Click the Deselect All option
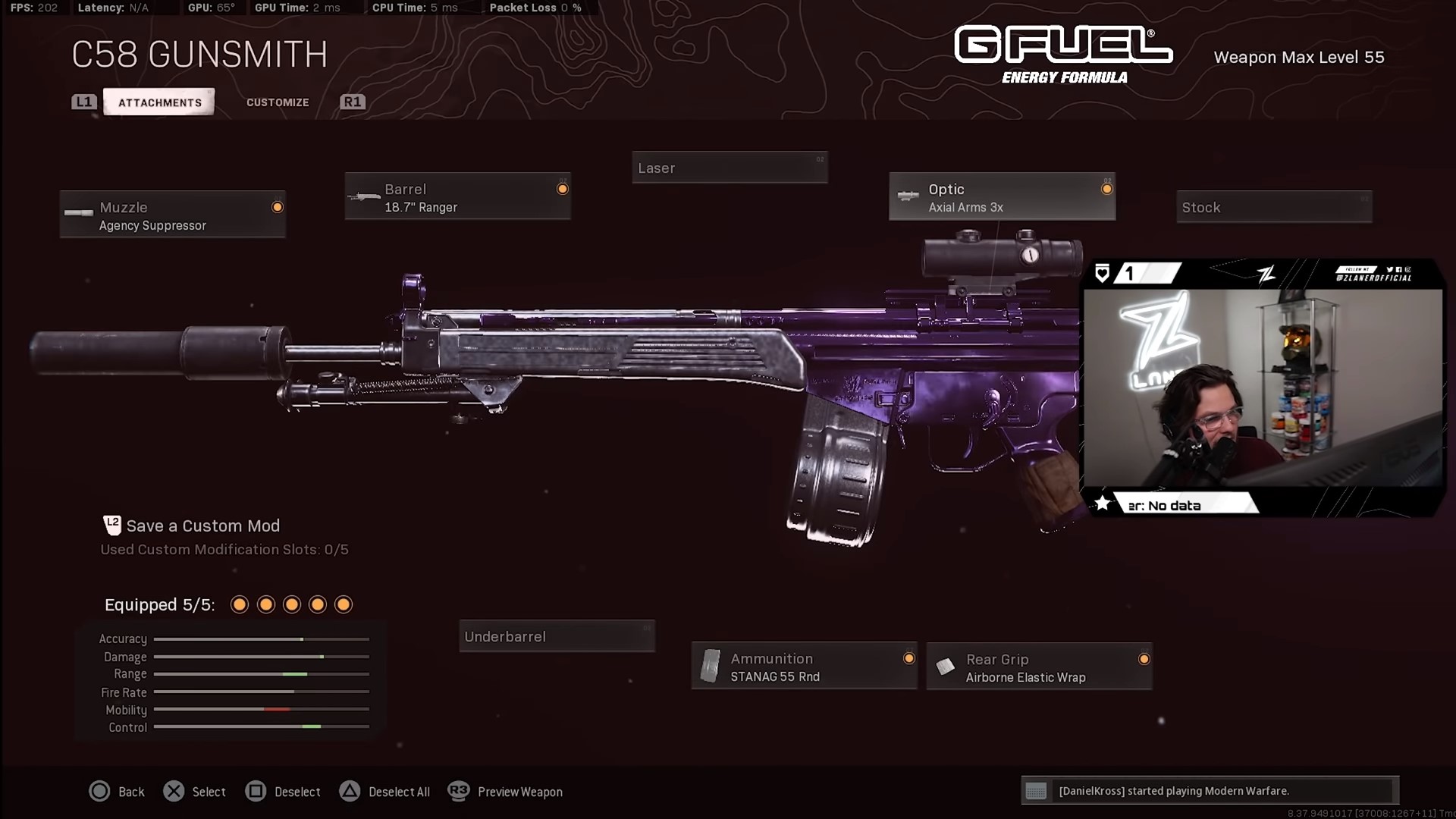The width and height of the screenshot is (1456, 819). coord(385,792)
